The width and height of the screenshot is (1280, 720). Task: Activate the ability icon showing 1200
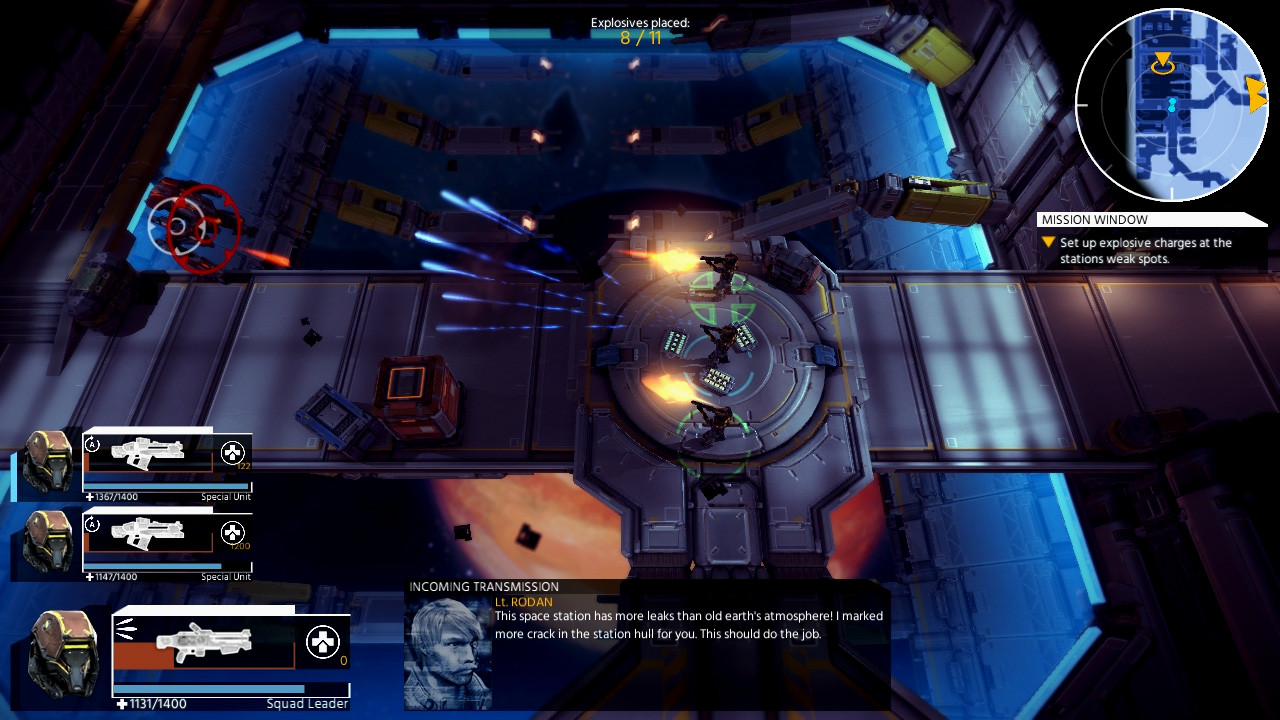(232, 532)
